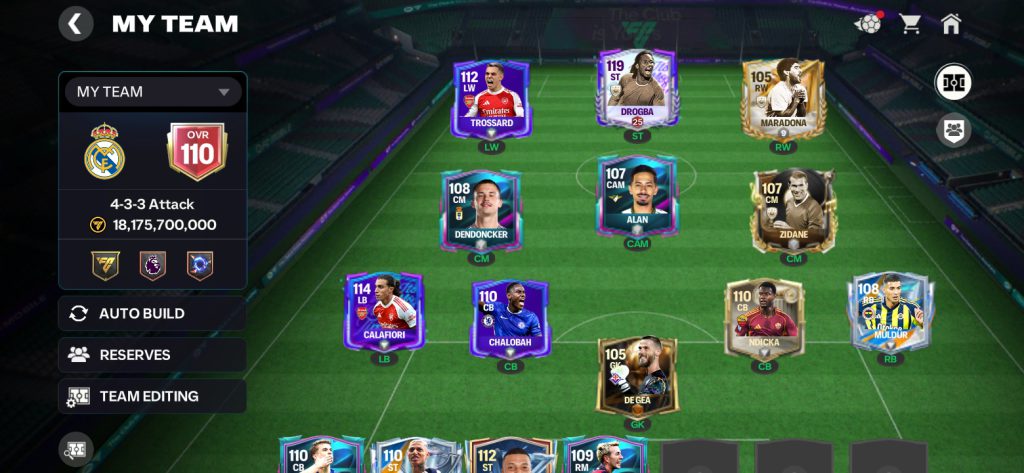Choose the Muldur right back card
This screenshot has width=1024, height=473.
point(890,311)
